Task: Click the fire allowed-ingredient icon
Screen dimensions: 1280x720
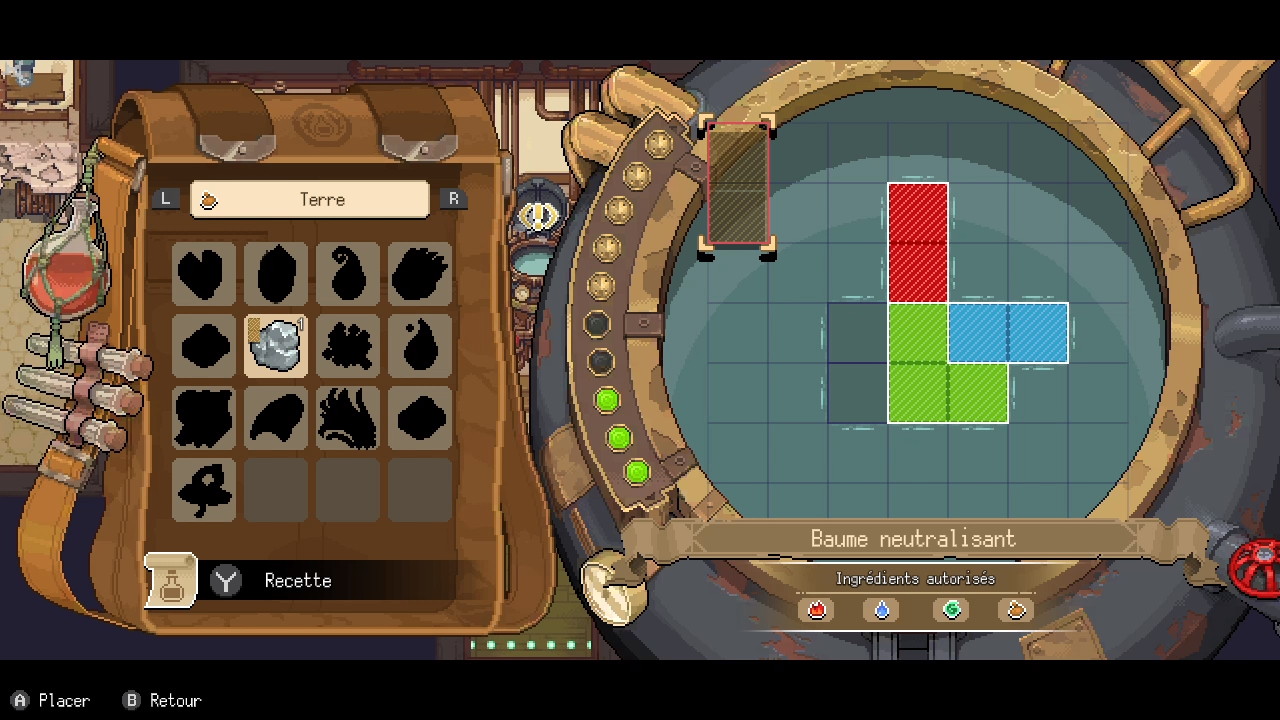Action: tap(817, 609)
